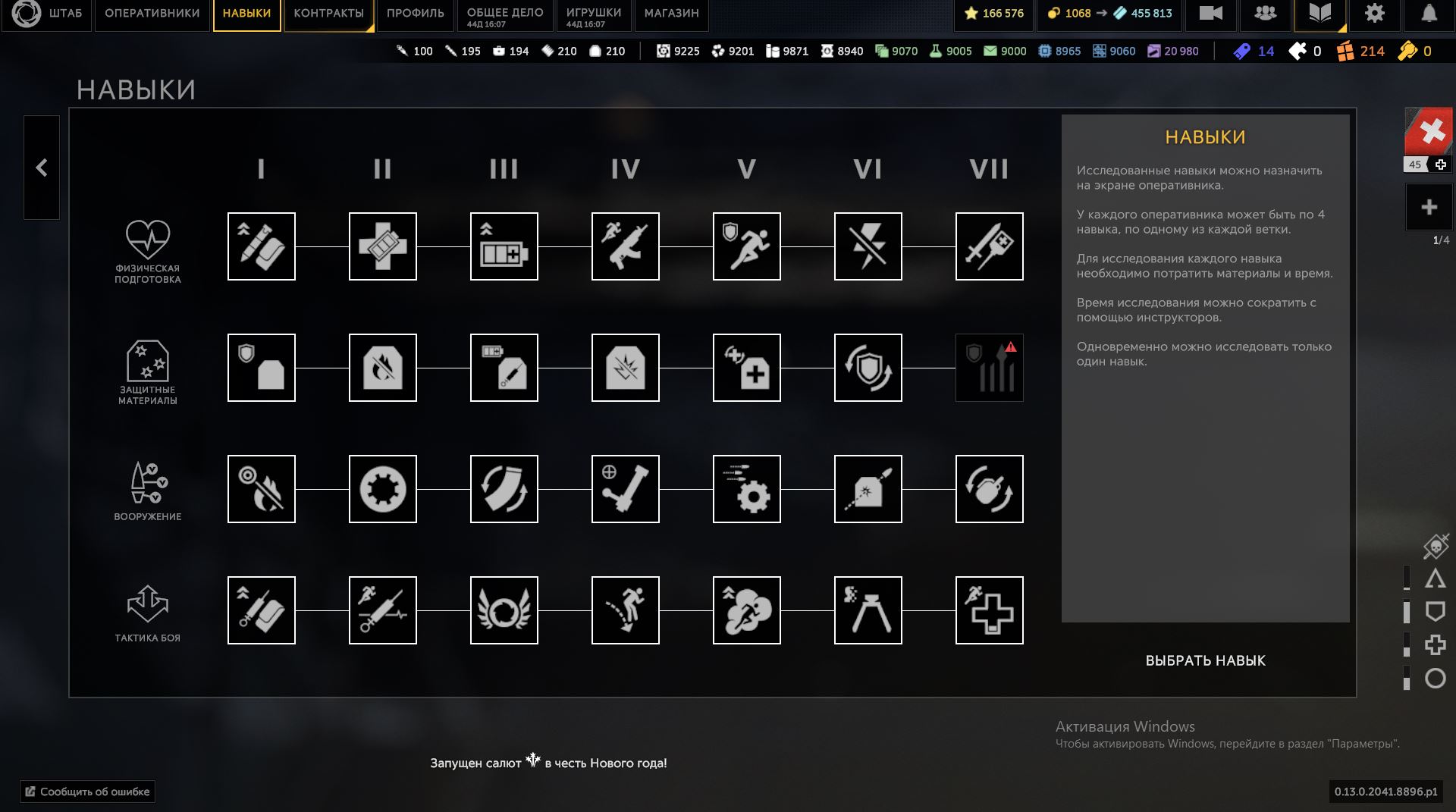Select the crossed-out lightning skill
Viewport: 1456px width, 812px height.
pos(868,246)
